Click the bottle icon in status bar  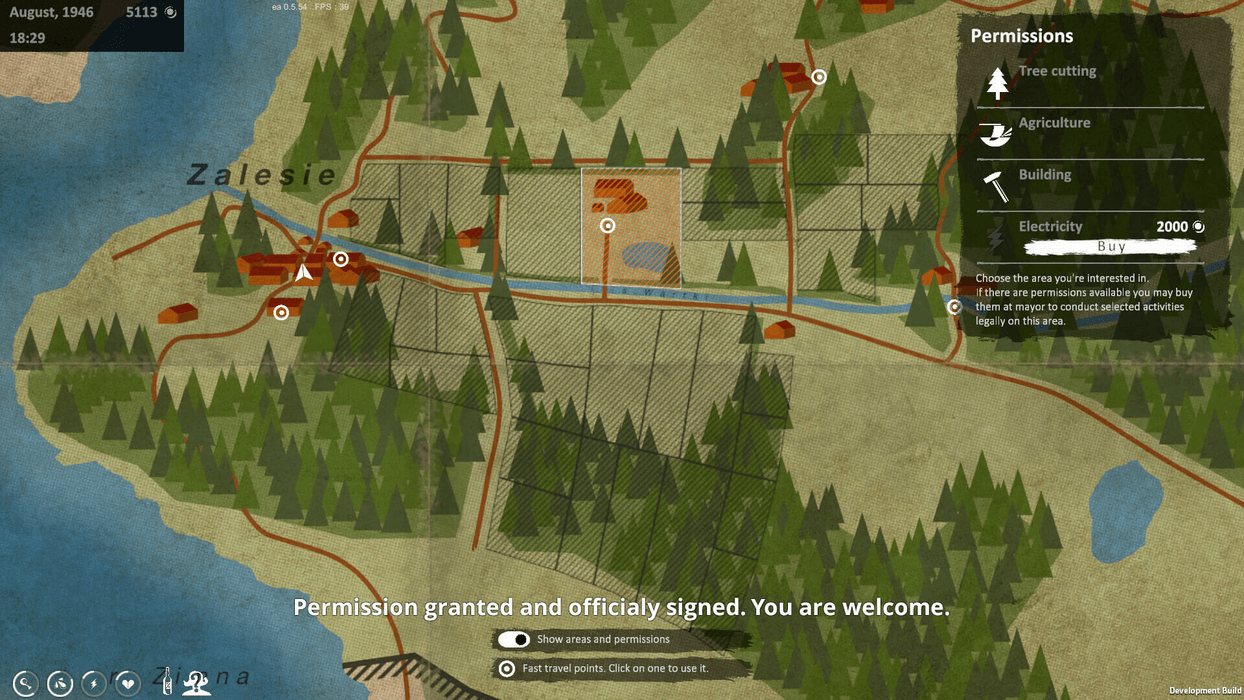(x=169, y=682)
